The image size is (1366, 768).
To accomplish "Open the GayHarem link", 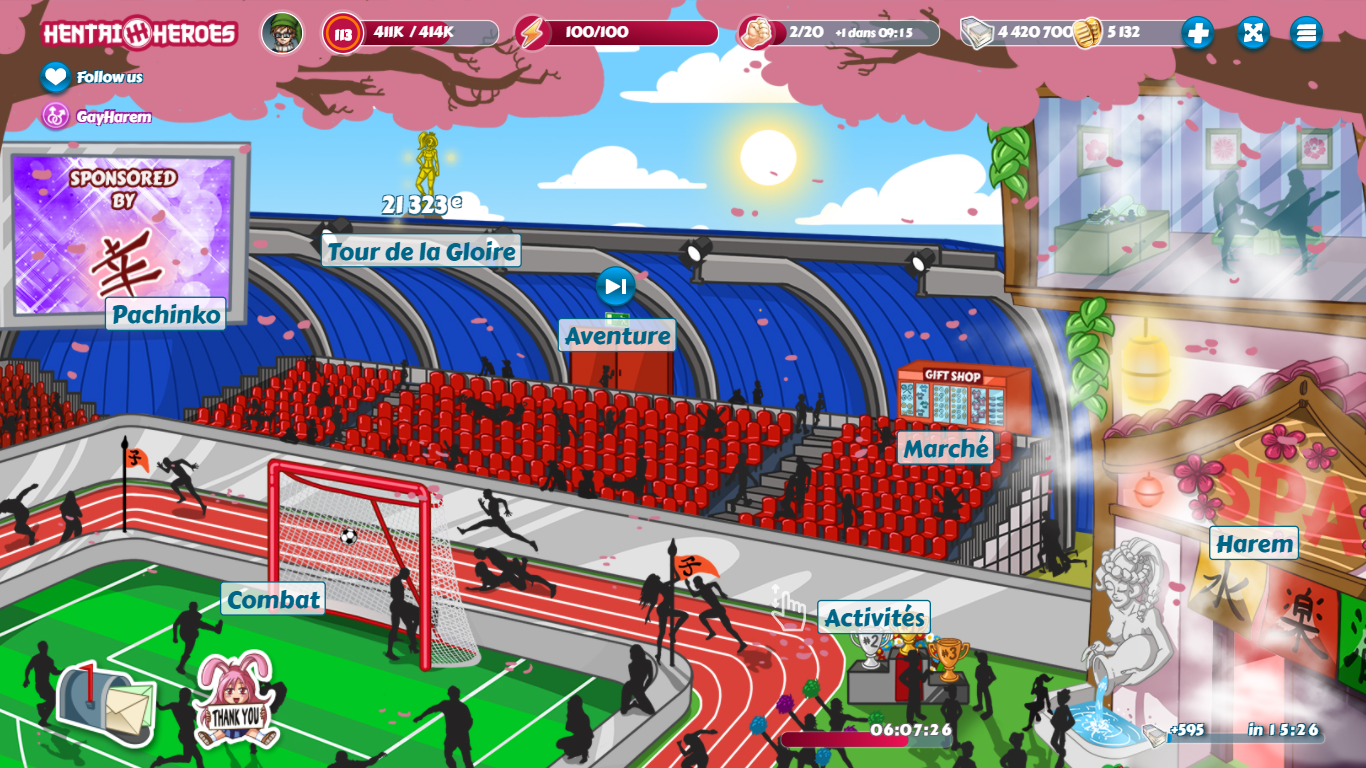I will [x=56, y=117].
